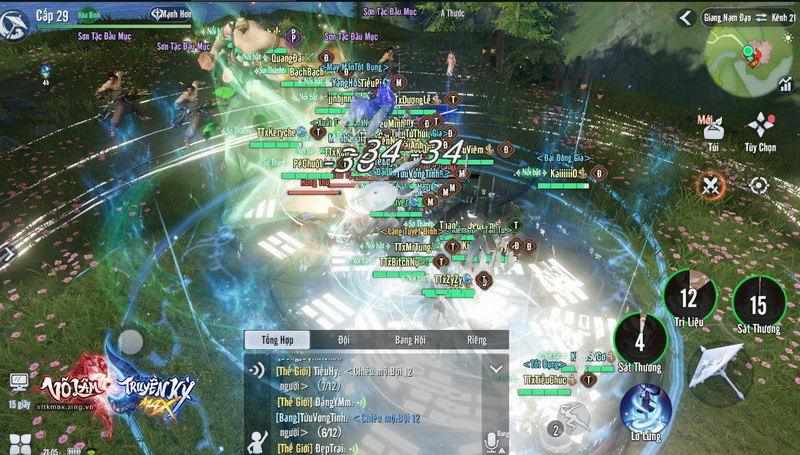Switch to the Tổng Hợp chat tab
Screen dimensions: 800x455
click(277, 340)
